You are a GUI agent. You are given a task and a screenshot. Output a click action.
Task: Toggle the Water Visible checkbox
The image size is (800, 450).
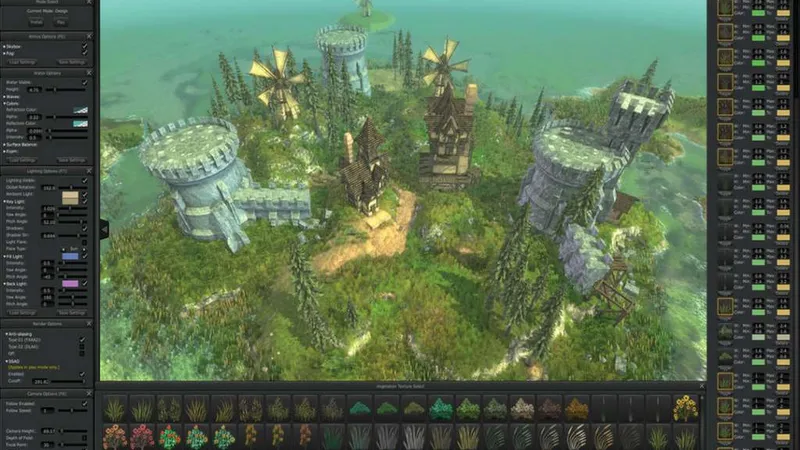[84, 82]
